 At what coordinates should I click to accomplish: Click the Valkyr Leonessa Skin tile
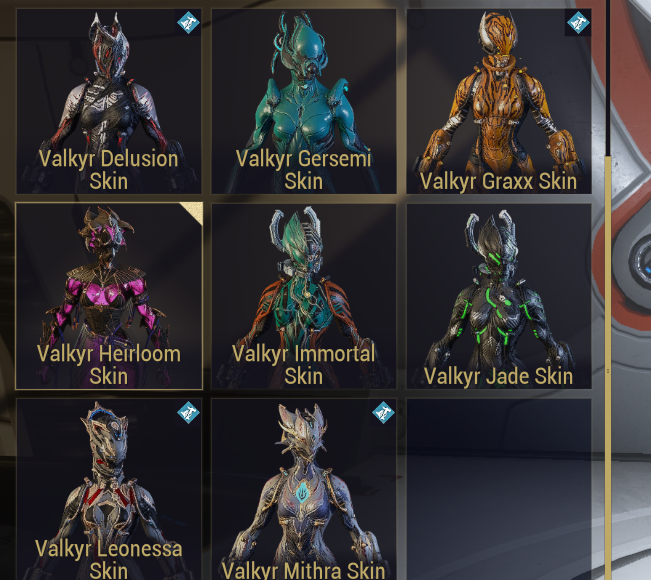(108, 489)
